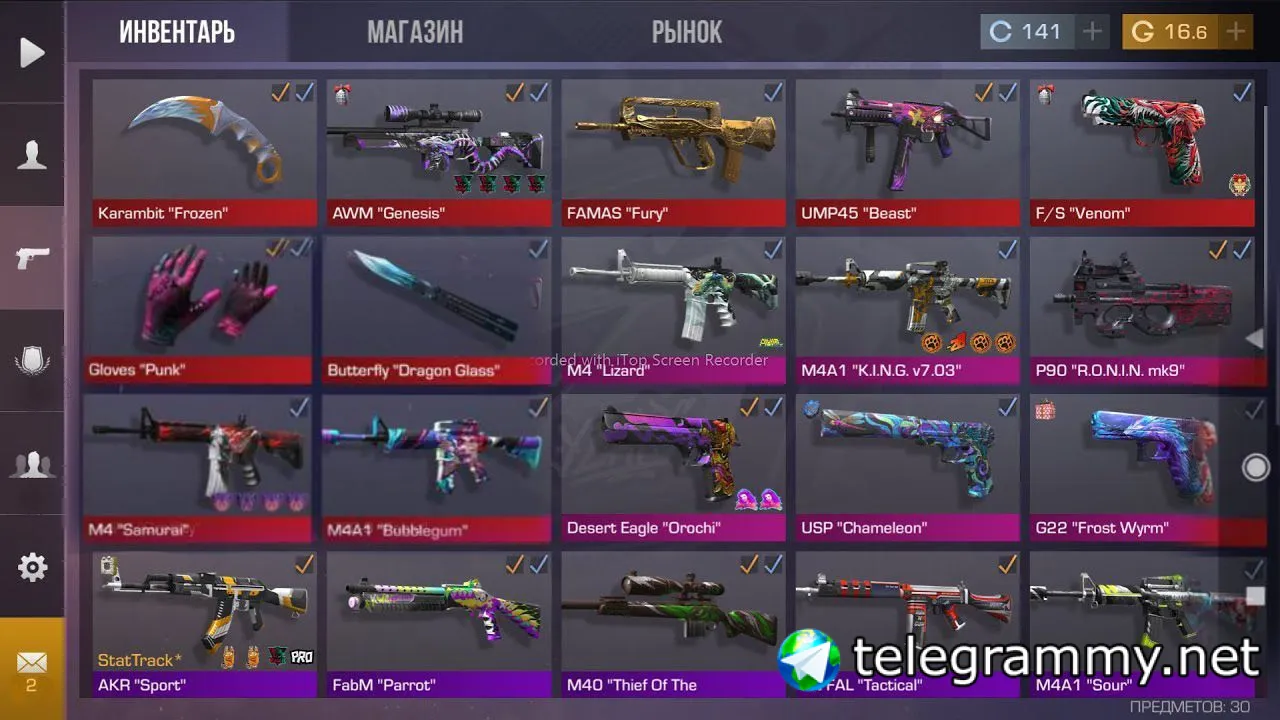
Task: Choose the AWM "Genesis" skin
Action: click(x=438, y=150)
